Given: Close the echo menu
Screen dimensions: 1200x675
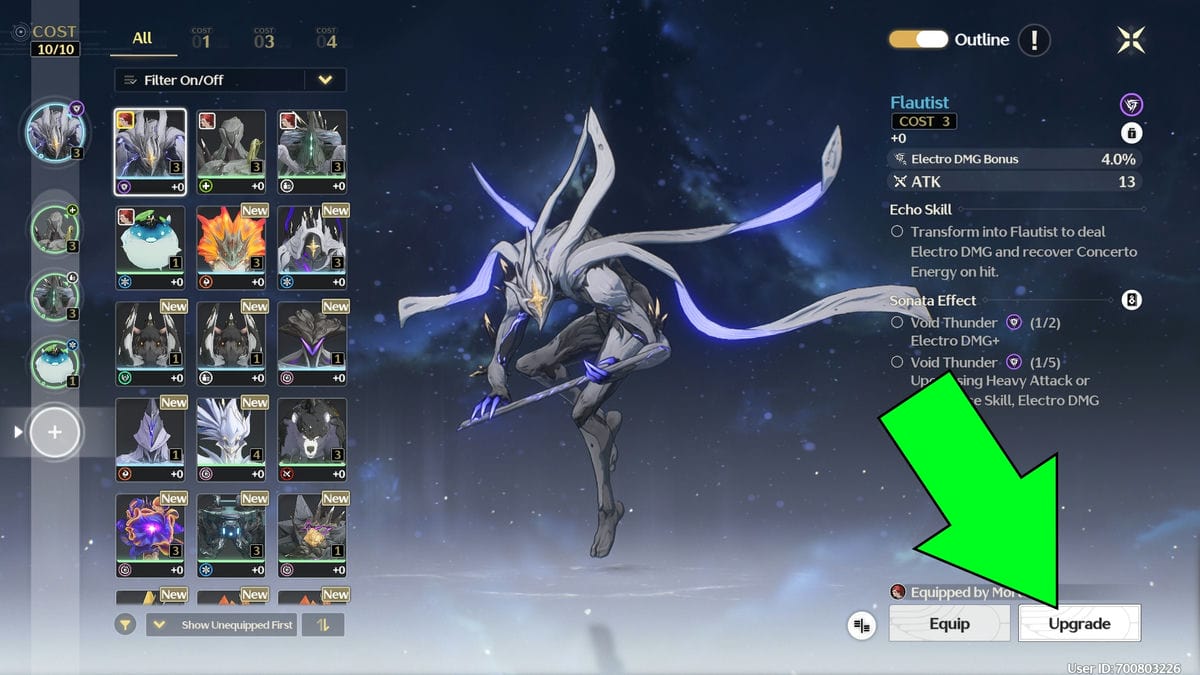Looking at the screenshot, I should click(x=1131, y=40).
